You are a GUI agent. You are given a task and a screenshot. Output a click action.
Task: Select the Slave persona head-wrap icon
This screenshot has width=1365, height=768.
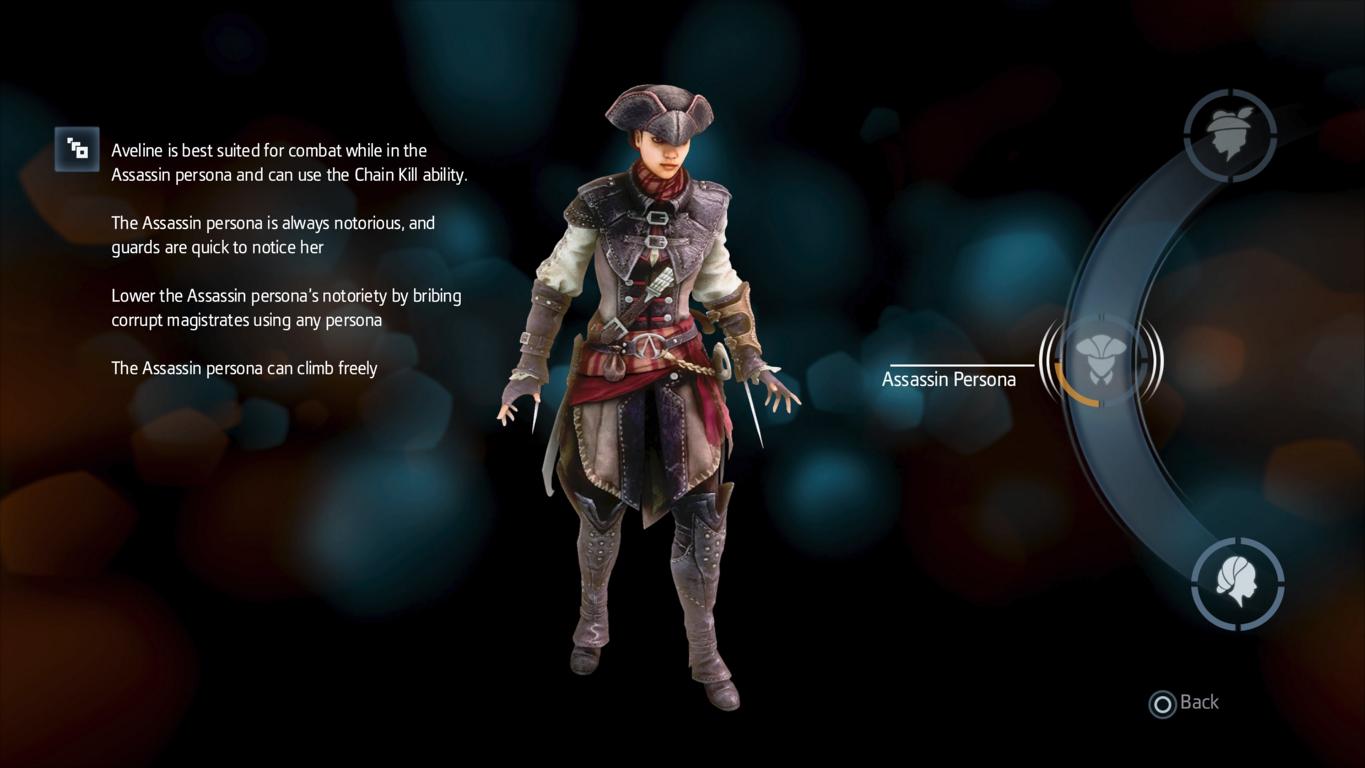[1230, 135]
